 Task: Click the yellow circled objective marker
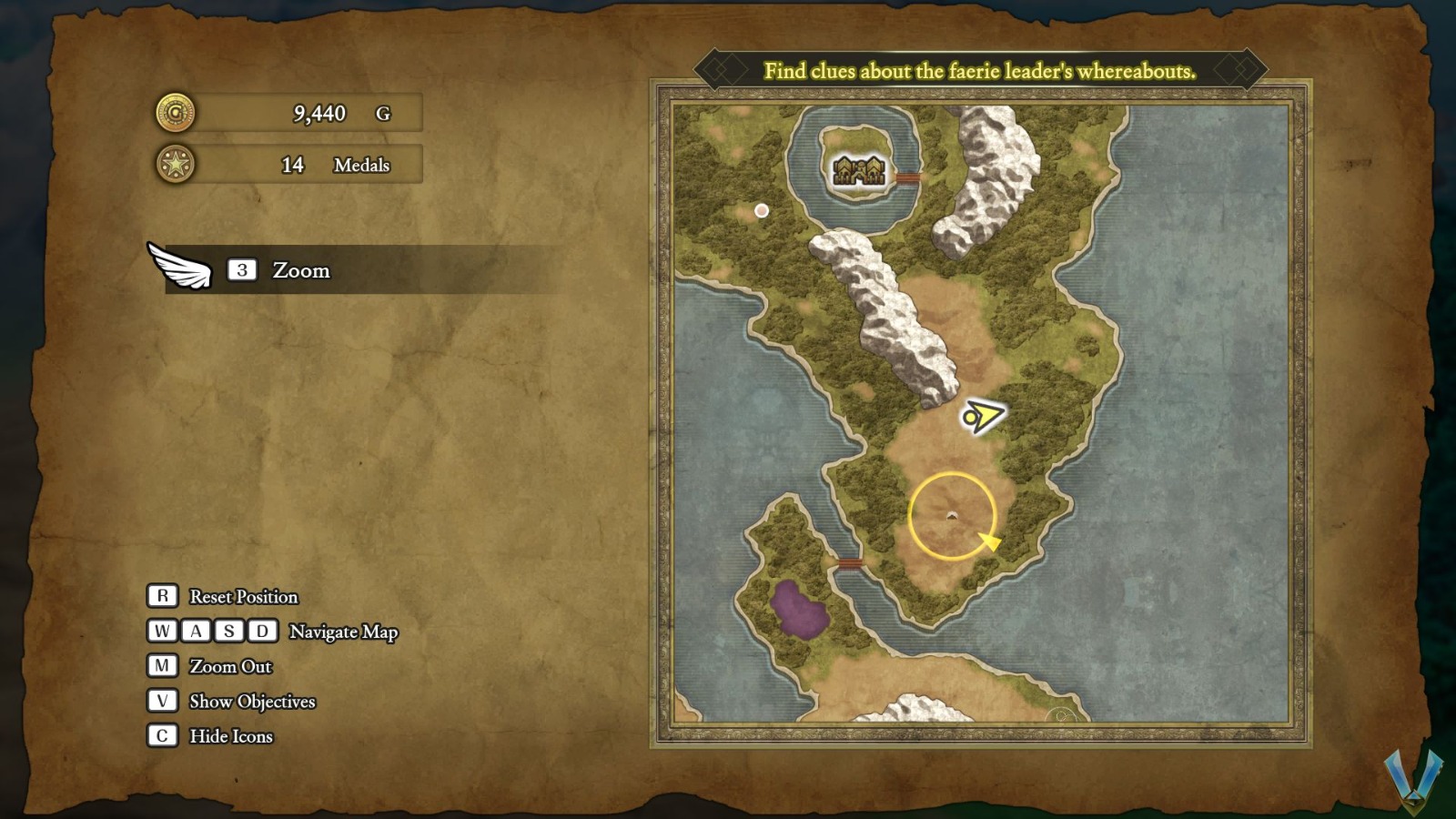(952, 515)
